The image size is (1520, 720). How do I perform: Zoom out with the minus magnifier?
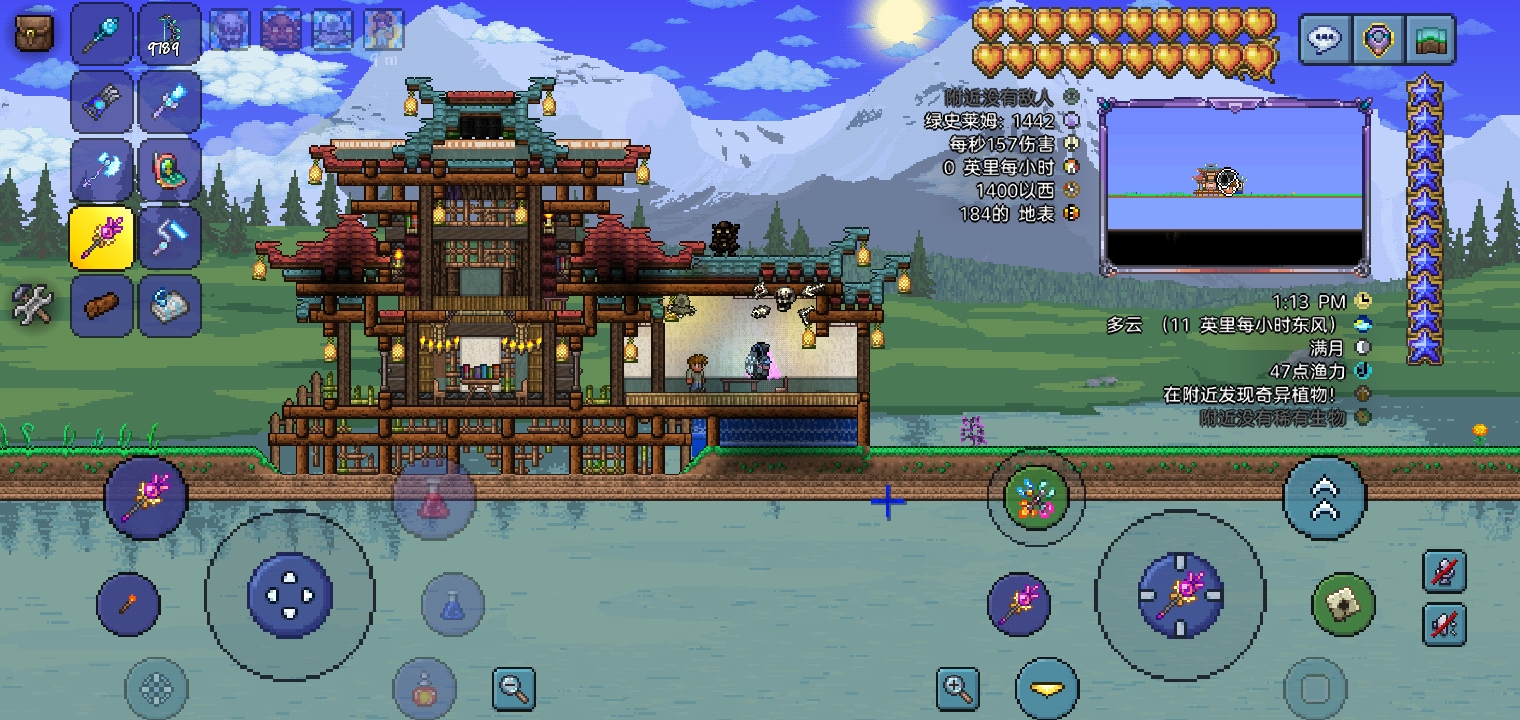point(514,688)
